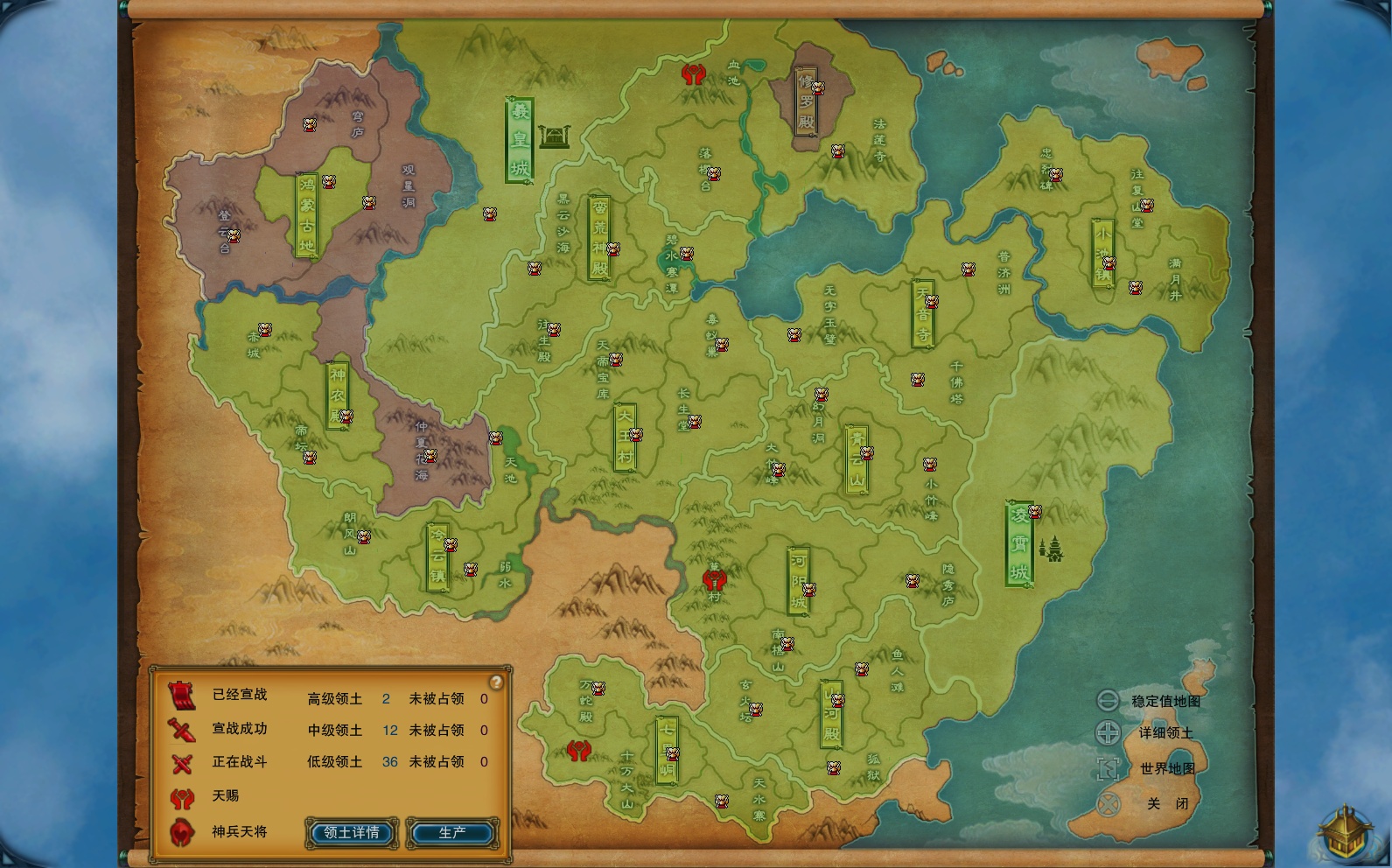
Task: Select the 羲皇城 city label
Action: 520,140
